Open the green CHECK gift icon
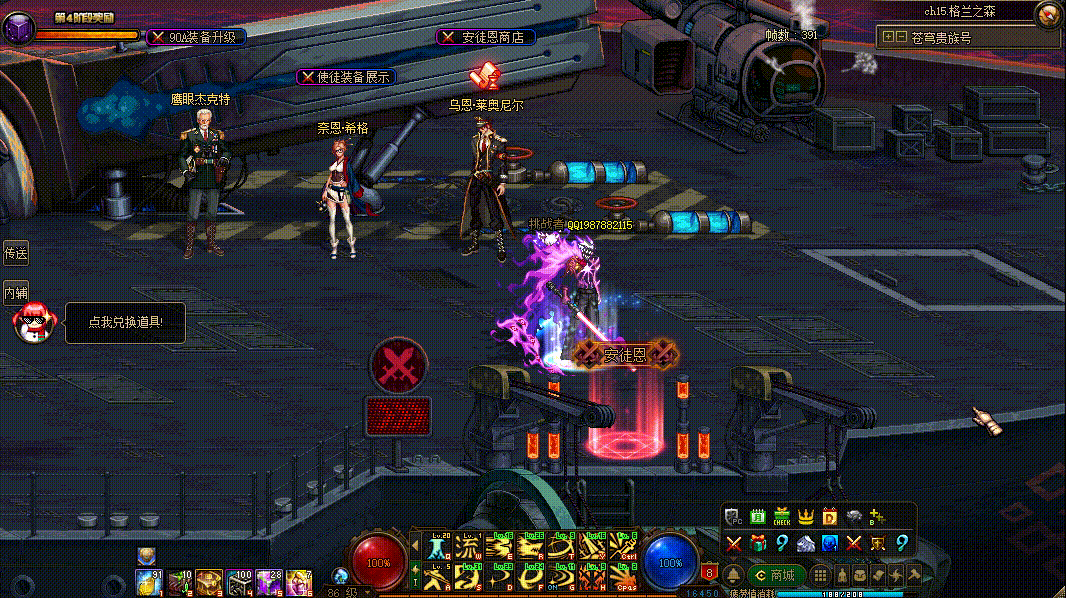This screenshot has height=598, width=1066. pos(782,517)
